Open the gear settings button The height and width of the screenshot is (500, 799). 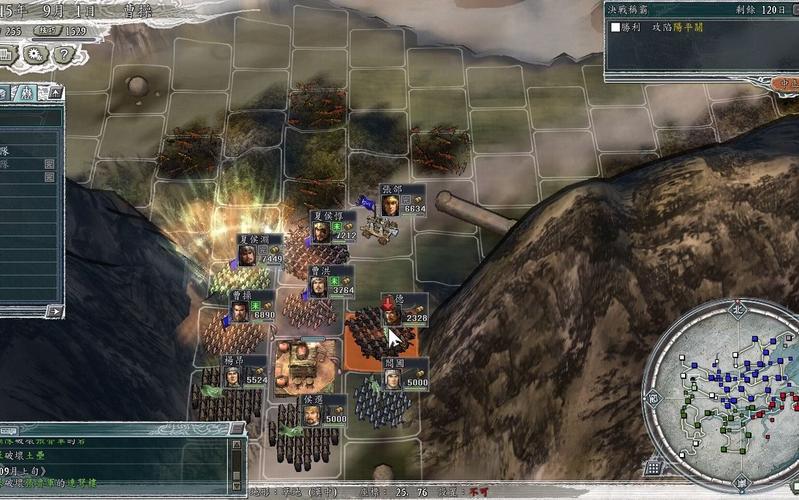(x=34, y=54)
